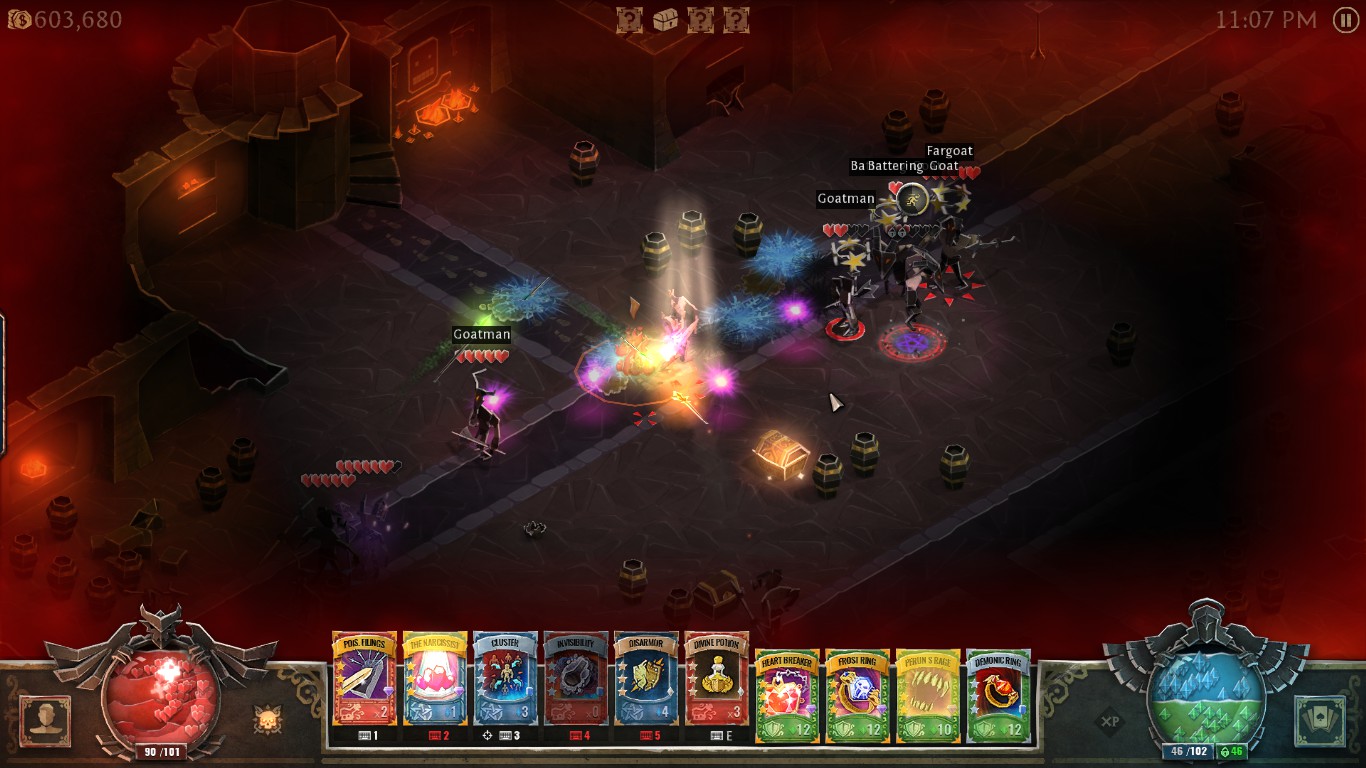1366x768 pixels.
Task: Activate the Disarmor card
Action: pos(646,678)
